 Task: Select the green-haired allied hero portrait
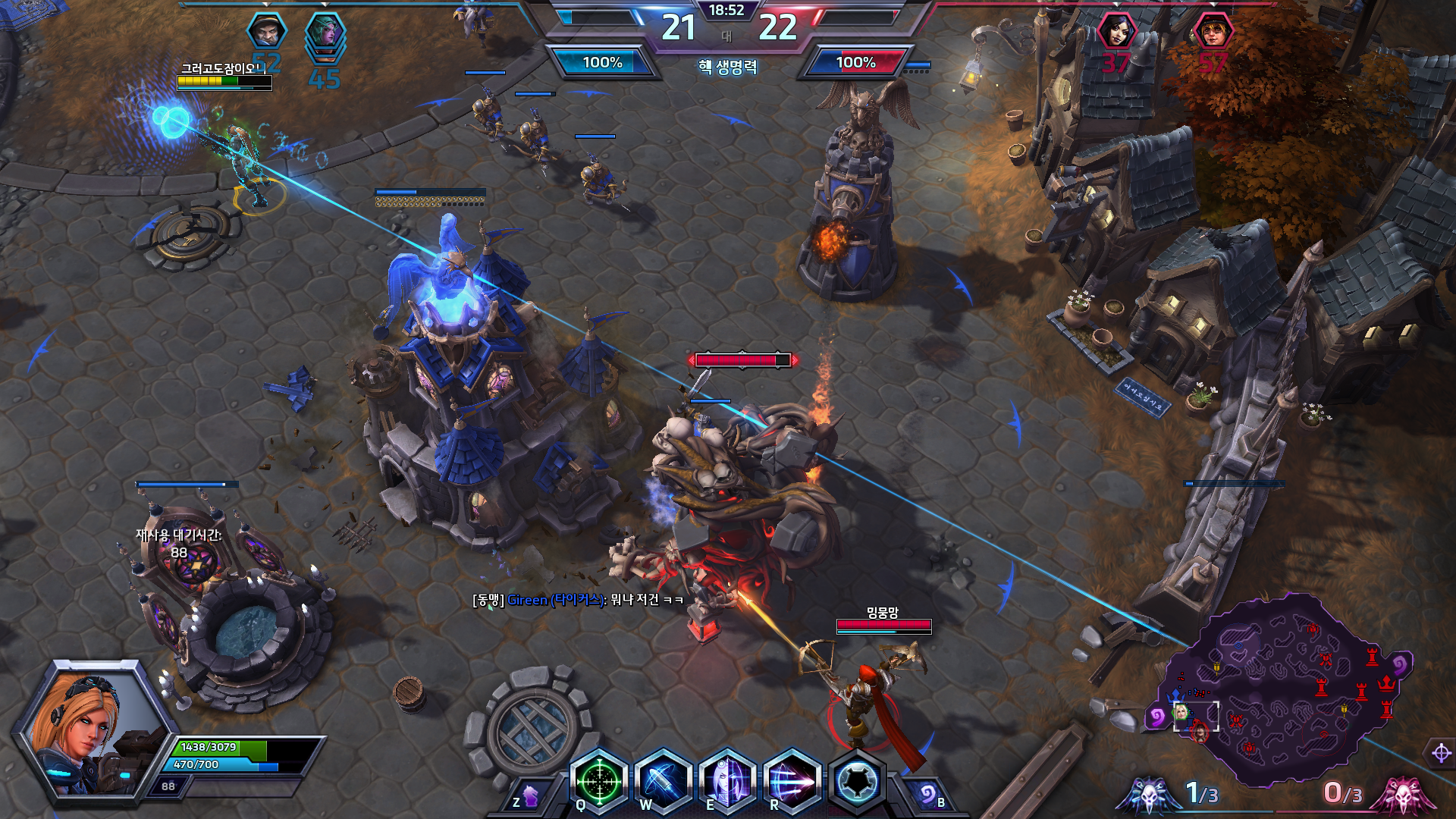pos(325,32)
